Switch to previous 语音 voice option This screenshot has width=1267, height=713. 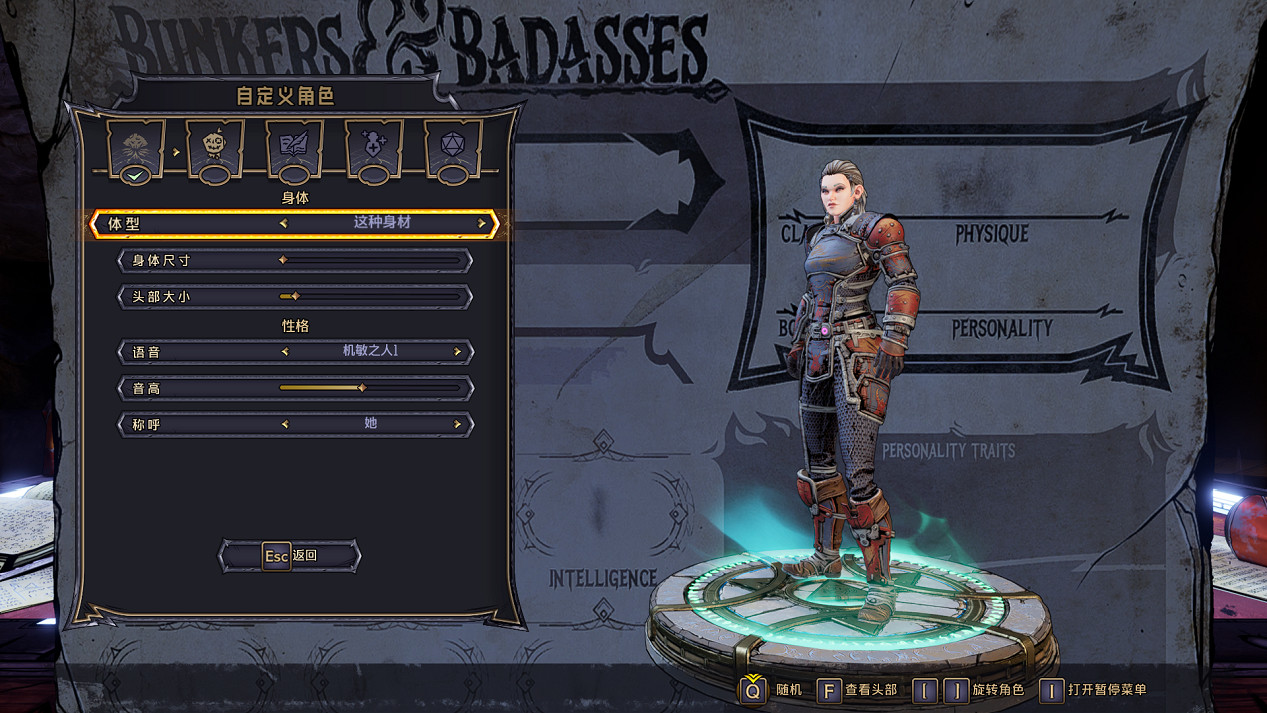[285, 352]
